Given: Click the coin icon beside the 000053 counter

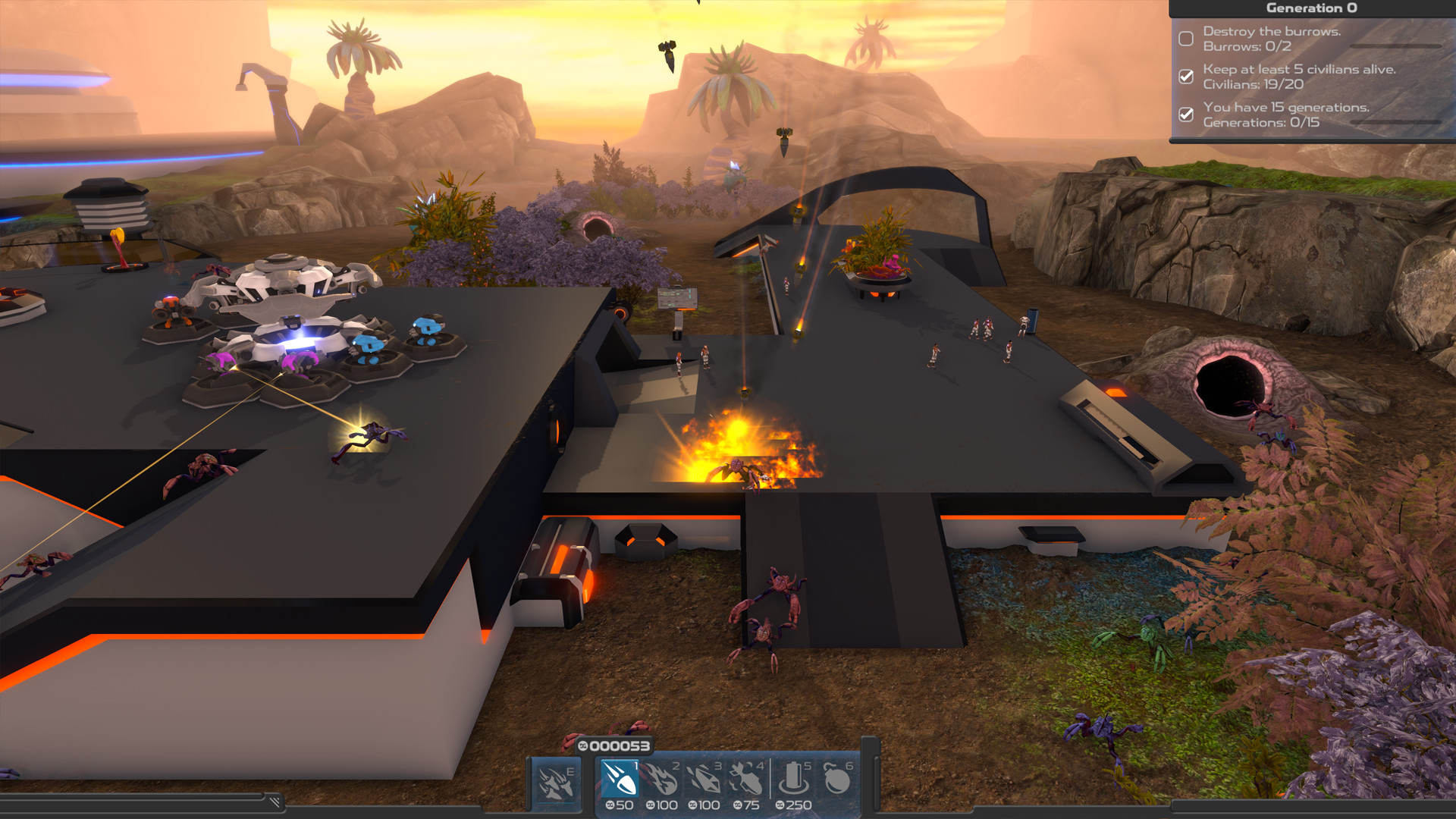Looking at the screenshot, I should 585,746.
